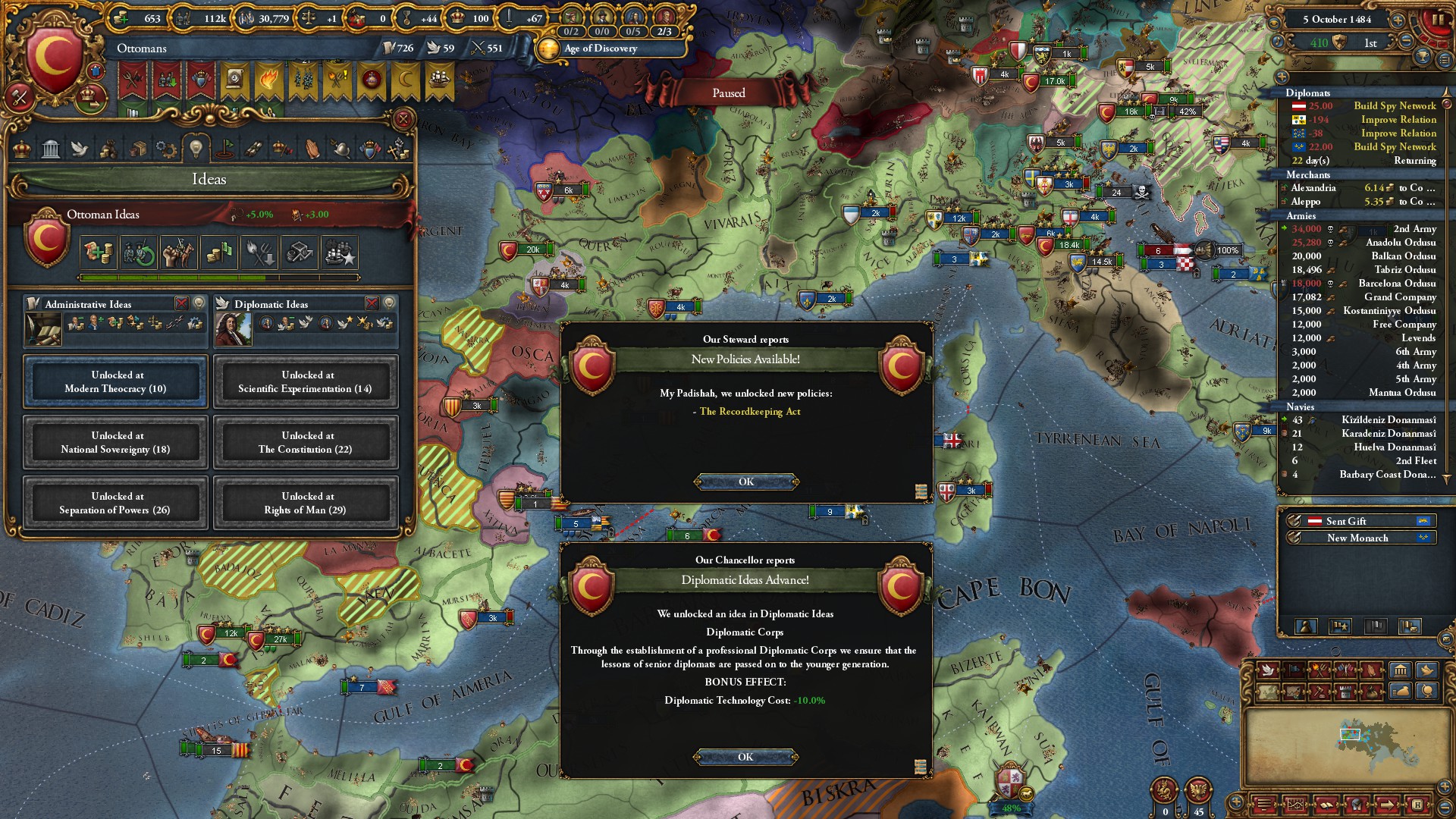Close the Ideas panel
Image resolution: width=1456 pixels, height=819 pixels.
coord(403,120)
